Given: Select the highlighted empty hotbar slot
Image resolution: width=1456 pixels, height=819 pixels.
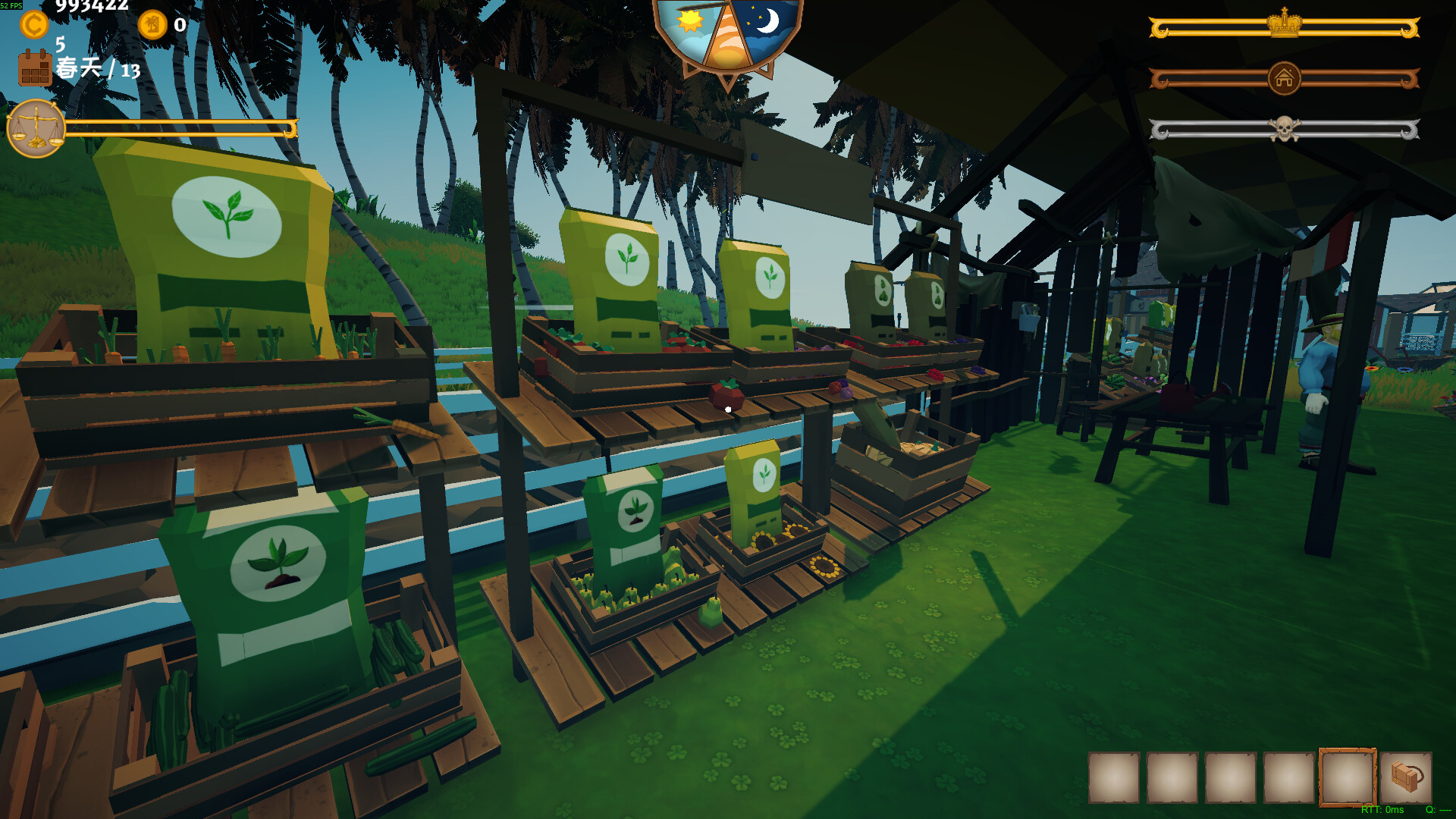Looking at the screenshot, I should point(1347,777).
